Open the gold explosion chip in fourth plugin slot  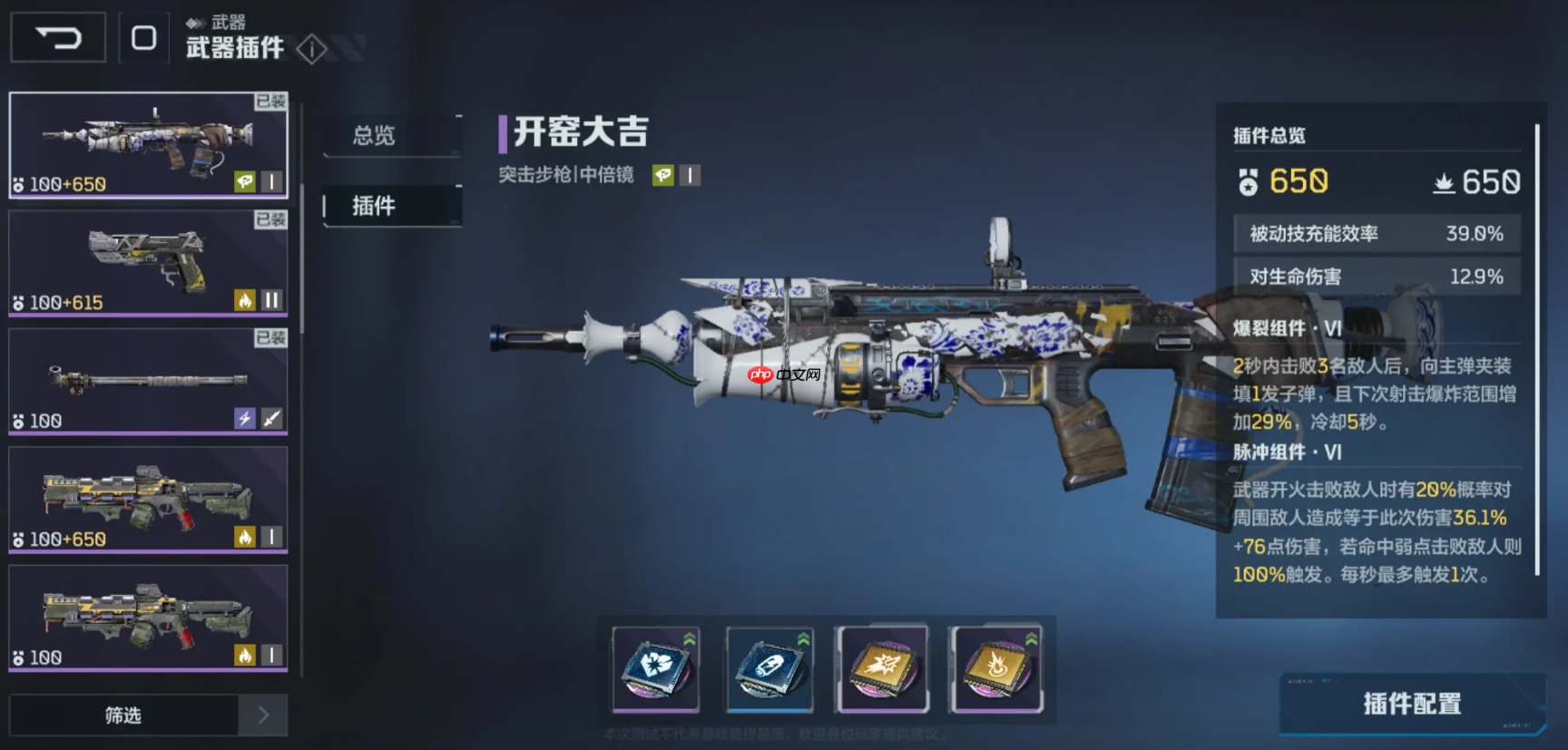(996, 671)
